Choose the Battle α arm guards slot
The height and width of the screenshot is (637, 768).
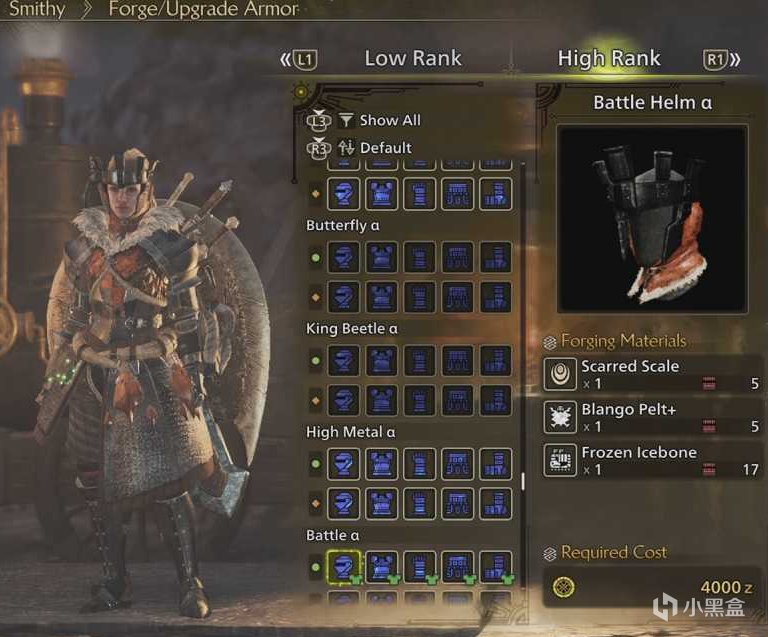pyautogui.click(x=419, y=568)
